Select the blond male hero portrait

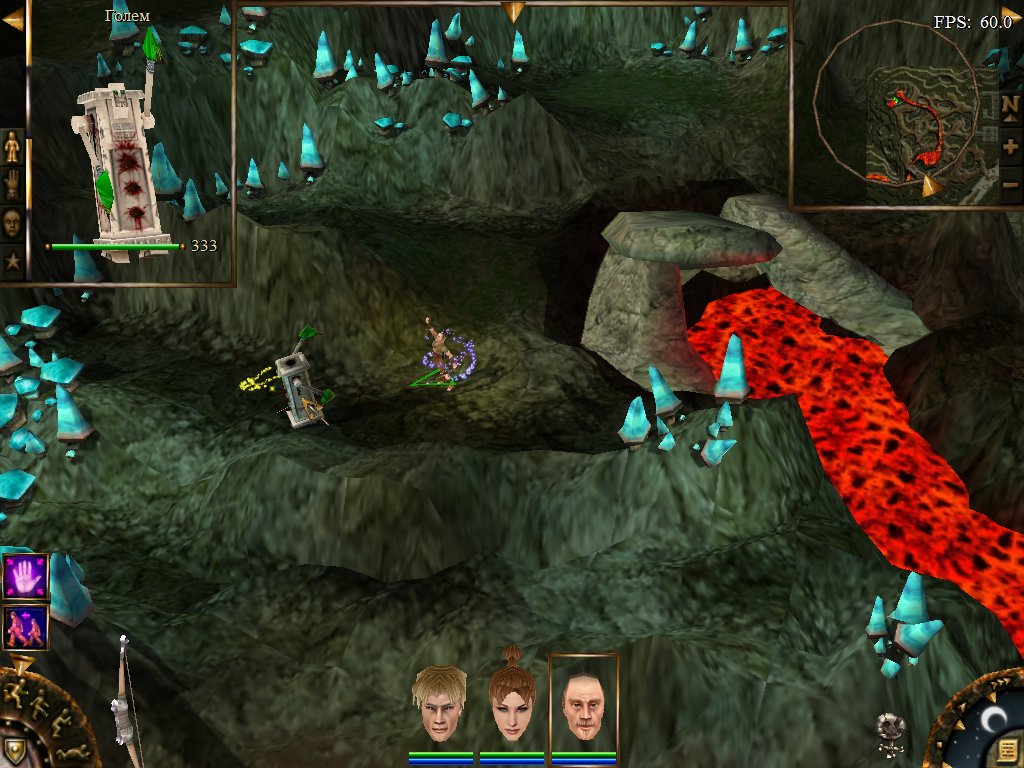click(440, 703)
